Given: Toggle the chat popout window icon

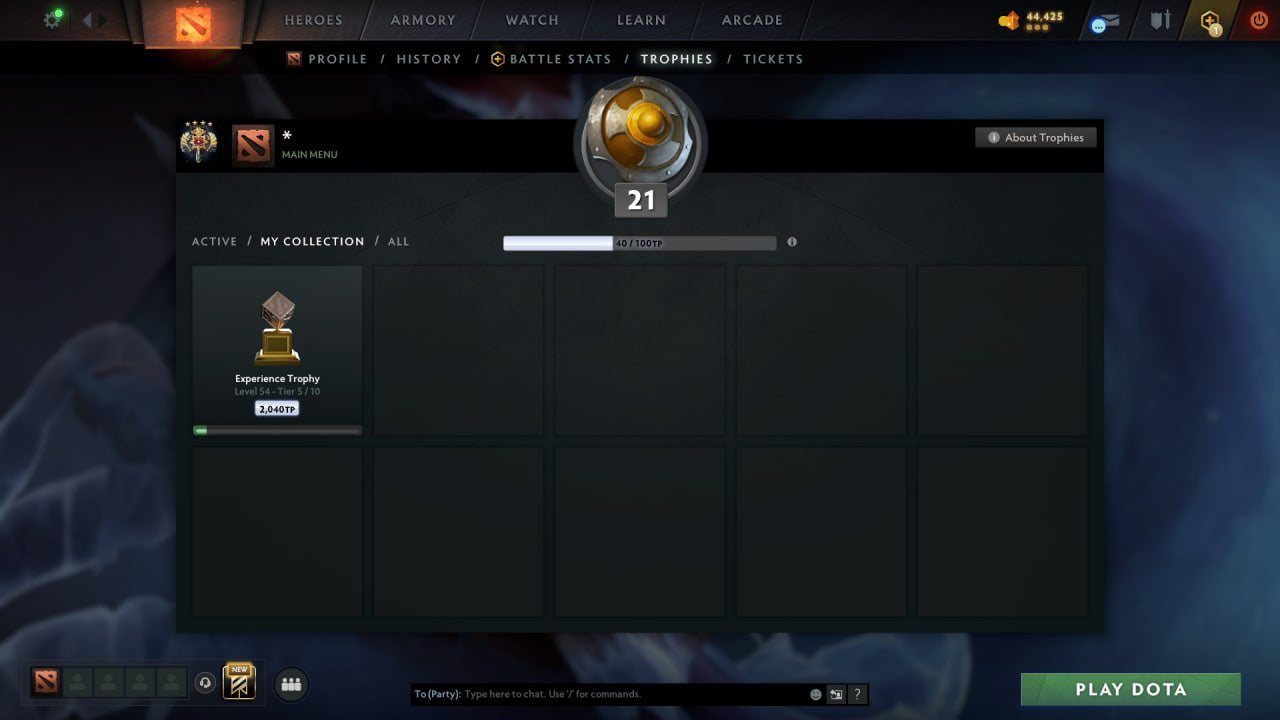Looking at the screenshot, I should click(836, 694).
